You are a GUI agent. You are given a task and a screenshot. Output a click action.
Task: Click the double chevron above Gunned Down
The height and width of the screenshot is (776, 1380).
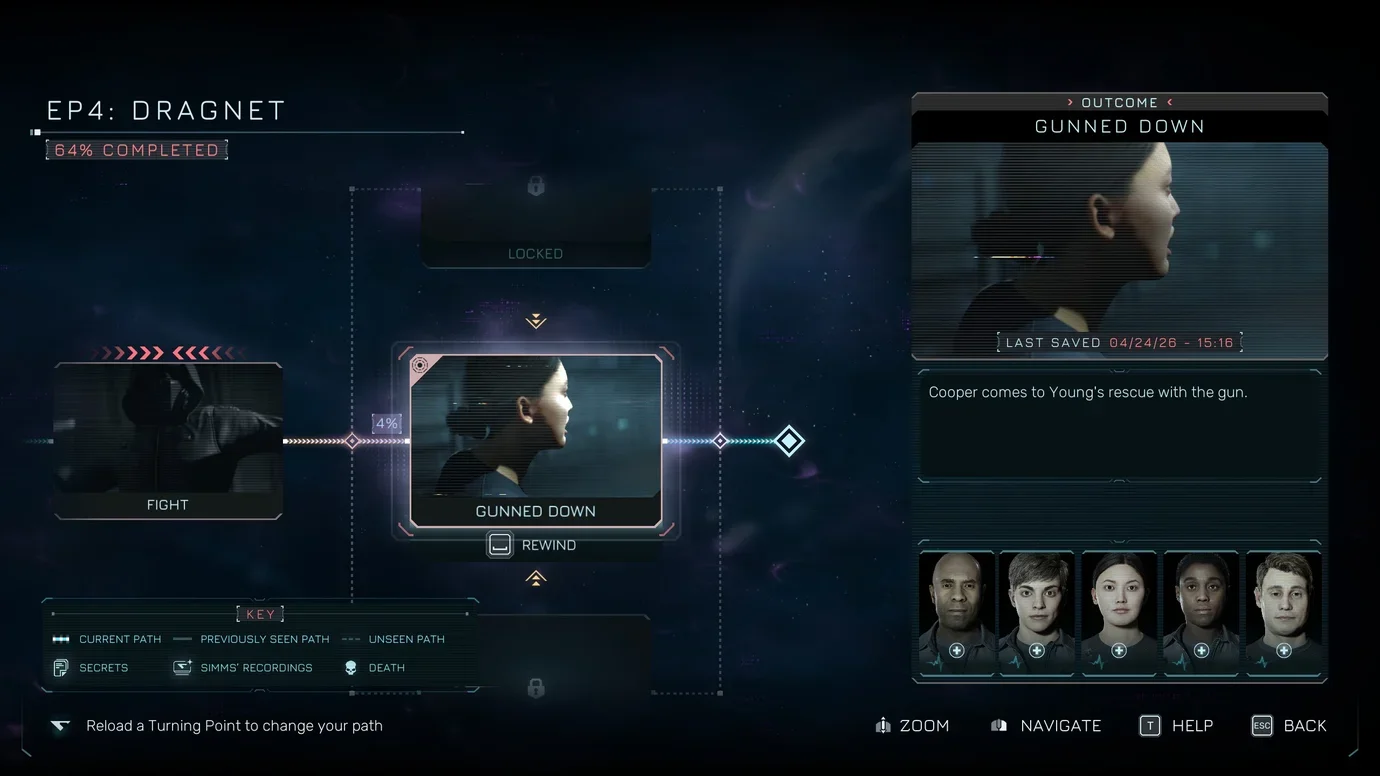(x=536, y=321)
